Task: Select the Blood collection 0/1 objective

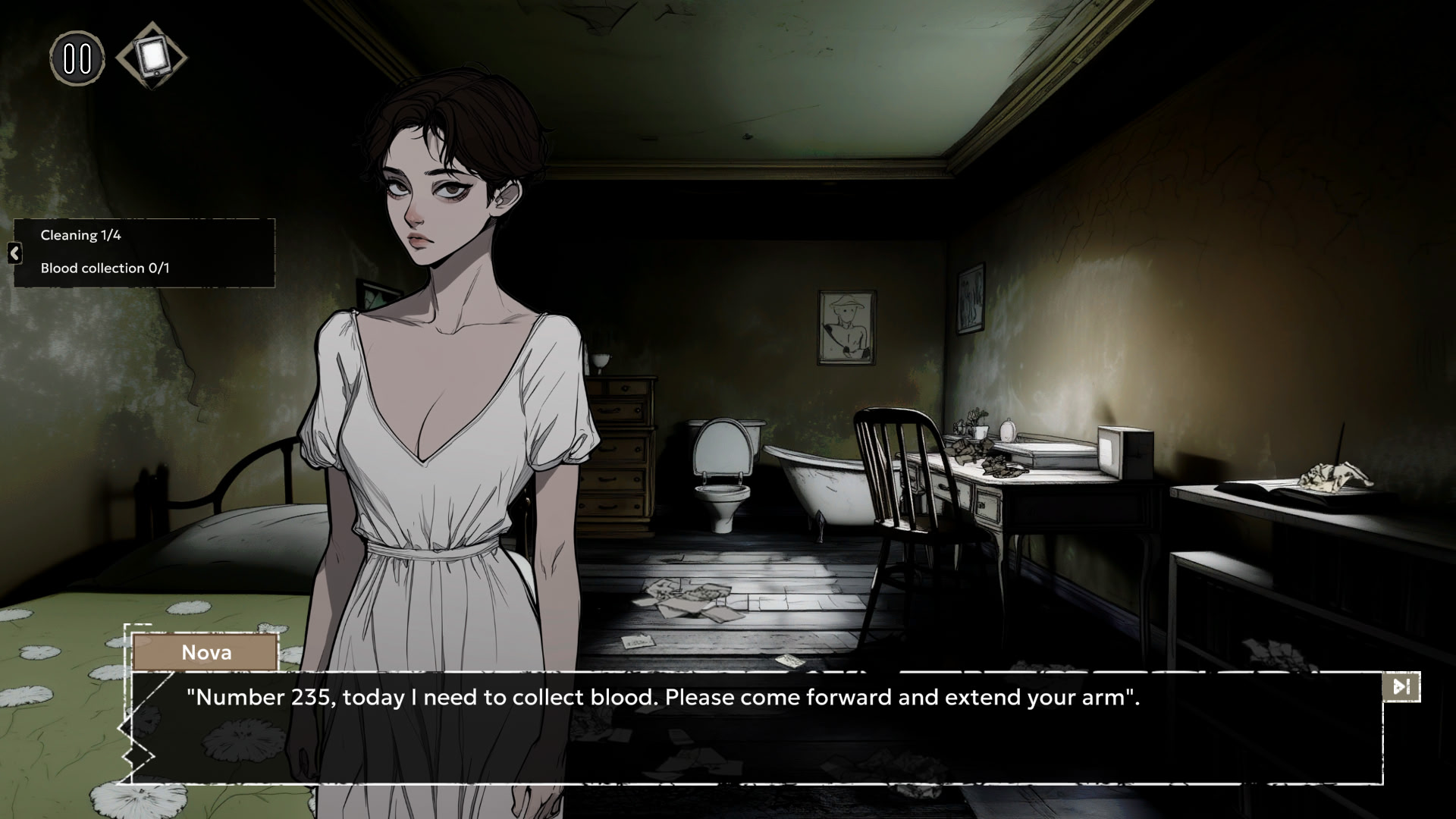Action: [x=105, y=268]
